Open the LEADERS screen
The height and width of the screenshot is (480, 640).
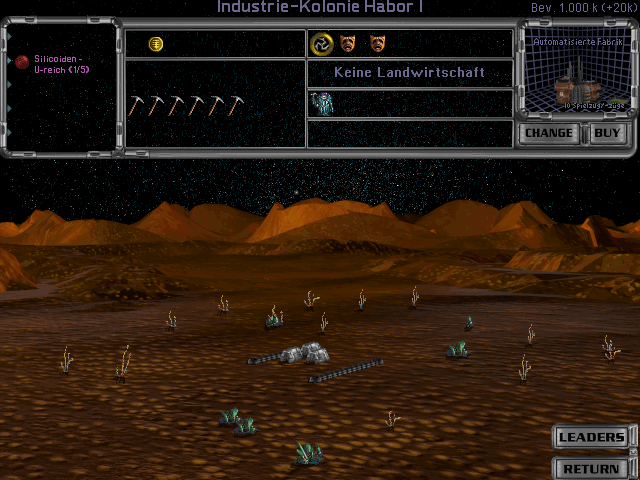click(591, 437)
